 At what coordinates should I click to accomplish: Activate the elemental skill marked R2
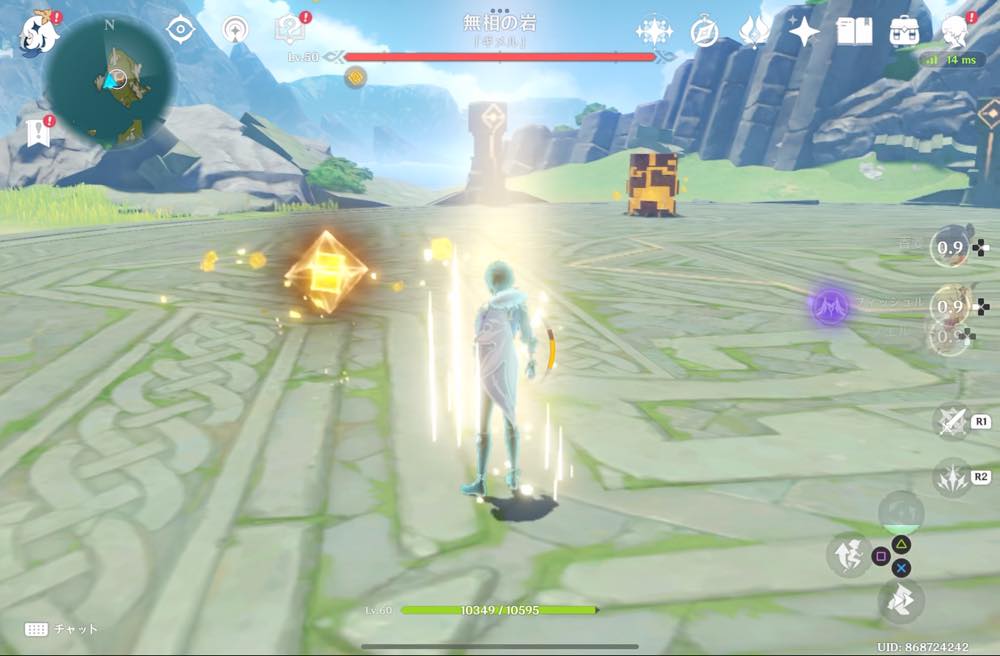pos(952,477)
